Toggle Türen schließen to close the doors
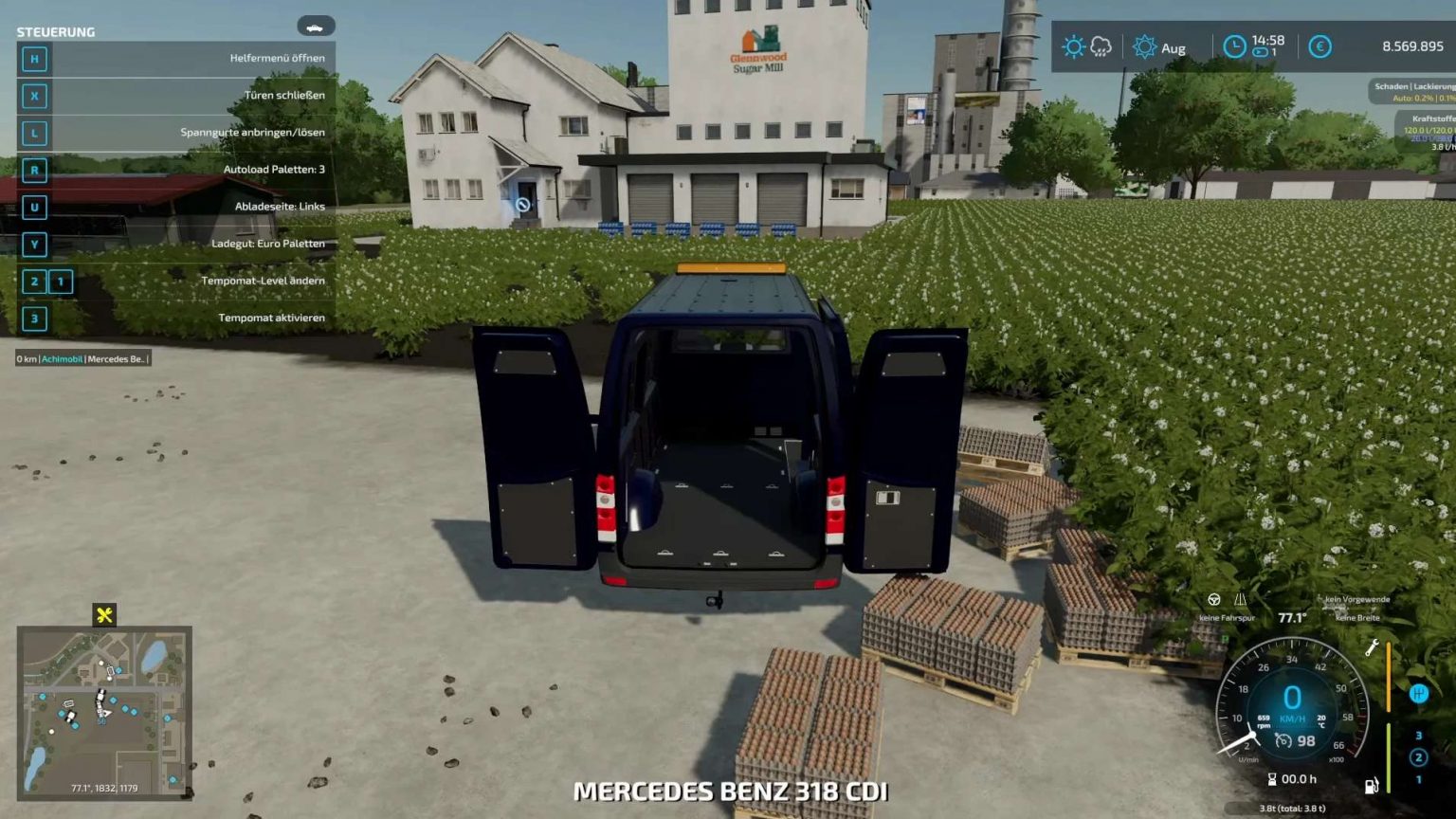The width and height of the screenshot is (1456, 819). pyautogui.click(x=284, y=95)
